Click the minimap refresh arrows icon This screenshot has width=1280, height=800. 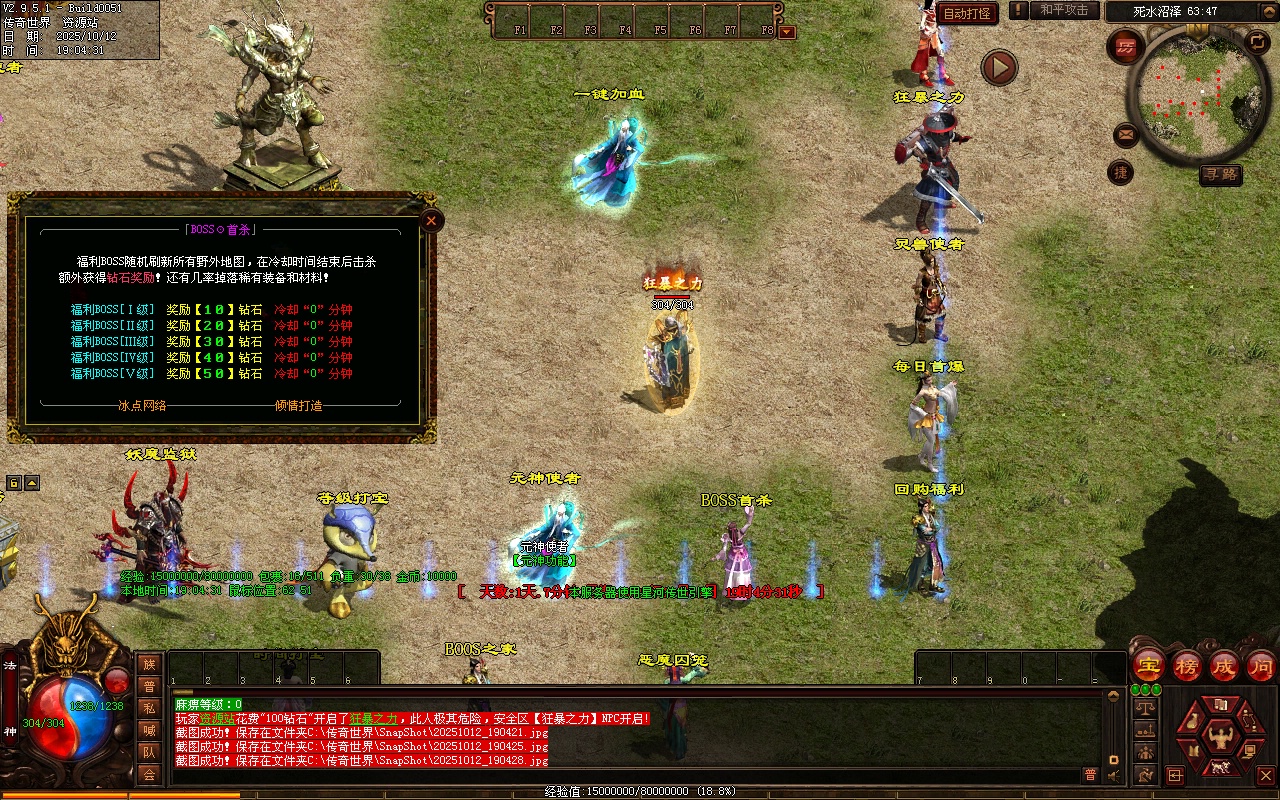(1257, 42)
